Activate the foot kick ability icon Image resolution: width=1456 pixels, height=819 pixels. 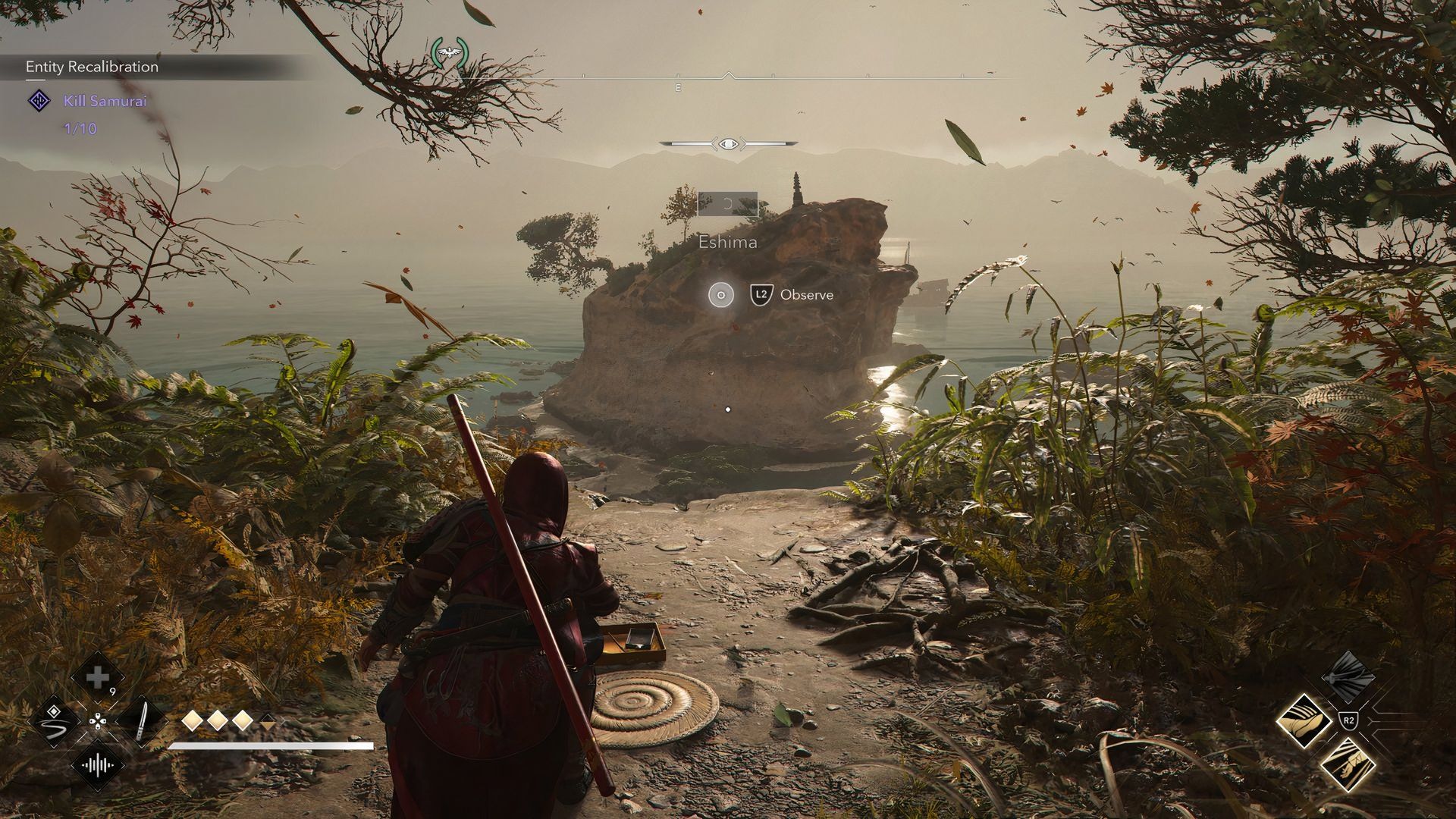[x=1304, y=721]
